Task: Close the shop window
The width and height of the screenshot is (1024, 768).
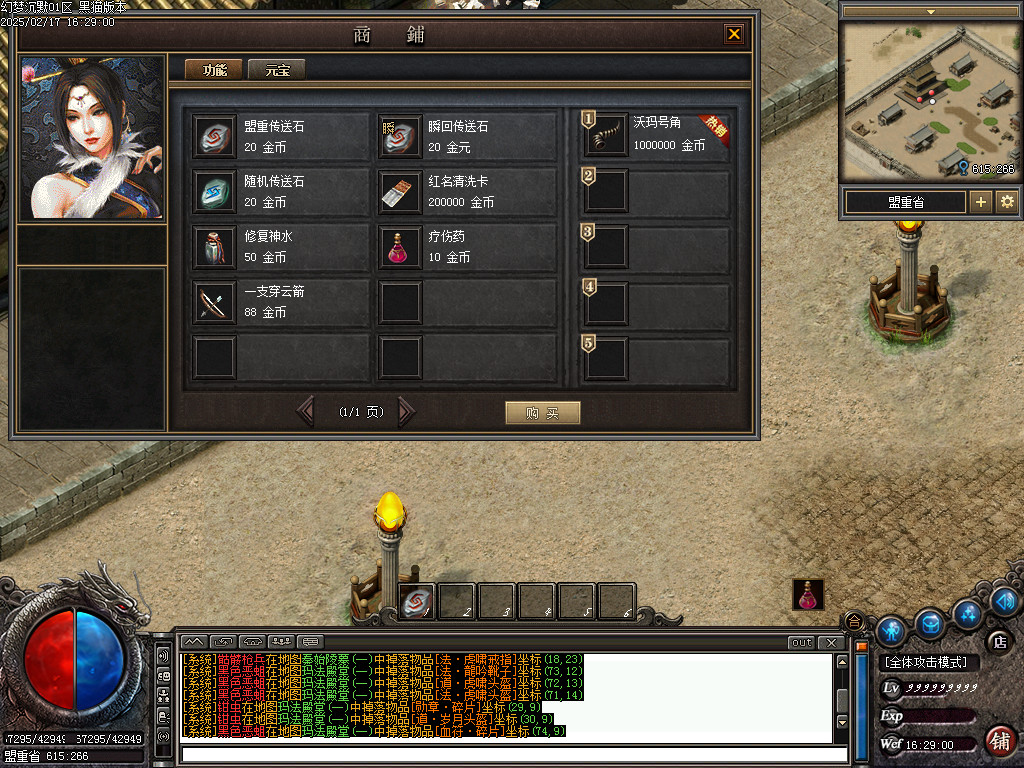Action: click(734, 35)
